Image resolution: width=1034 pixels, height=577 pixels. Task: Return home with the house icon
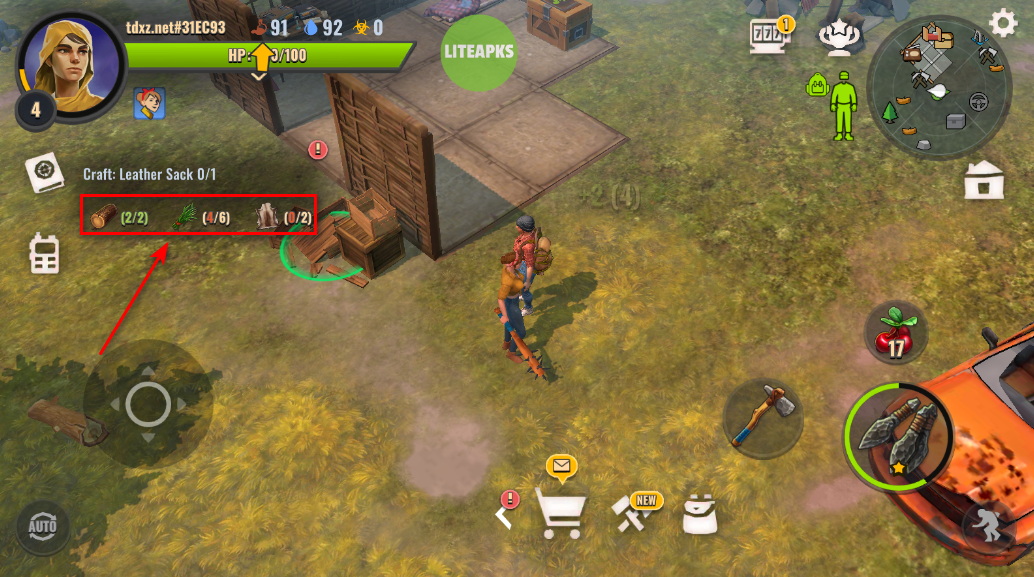[984, 181]
